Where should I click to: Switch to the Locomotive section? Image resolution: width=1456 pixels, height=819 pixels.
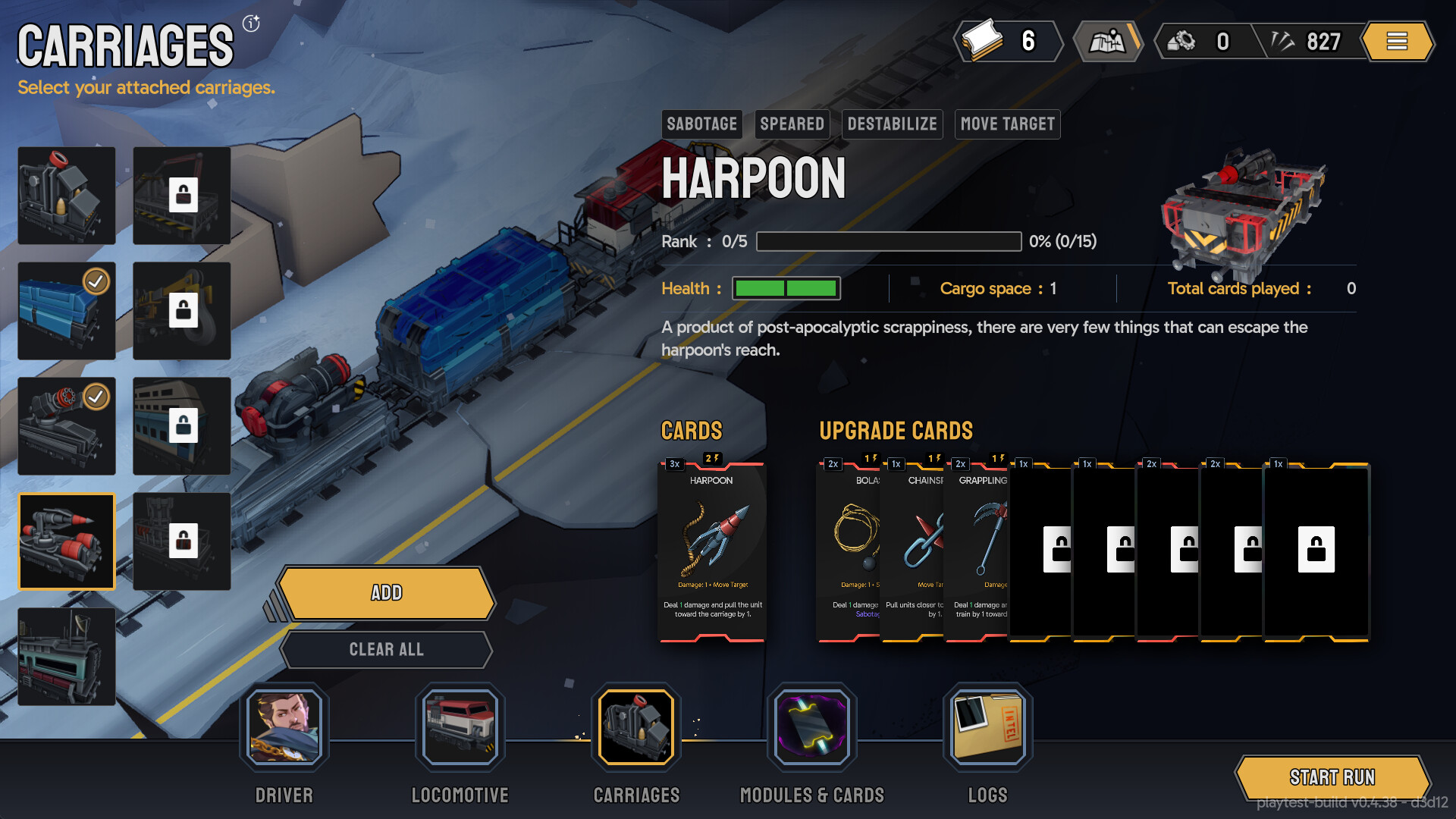click(x=460, y=726)
